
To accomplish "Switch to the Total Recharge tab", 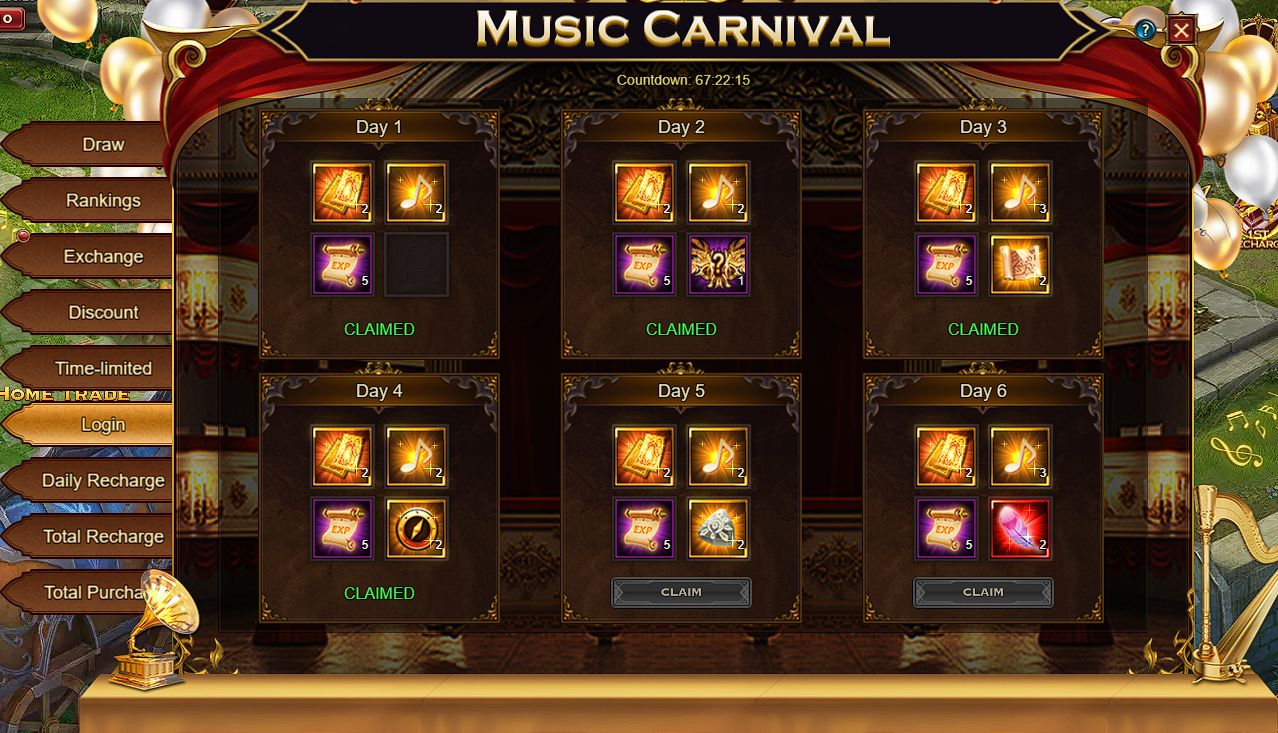I will 102,537.
